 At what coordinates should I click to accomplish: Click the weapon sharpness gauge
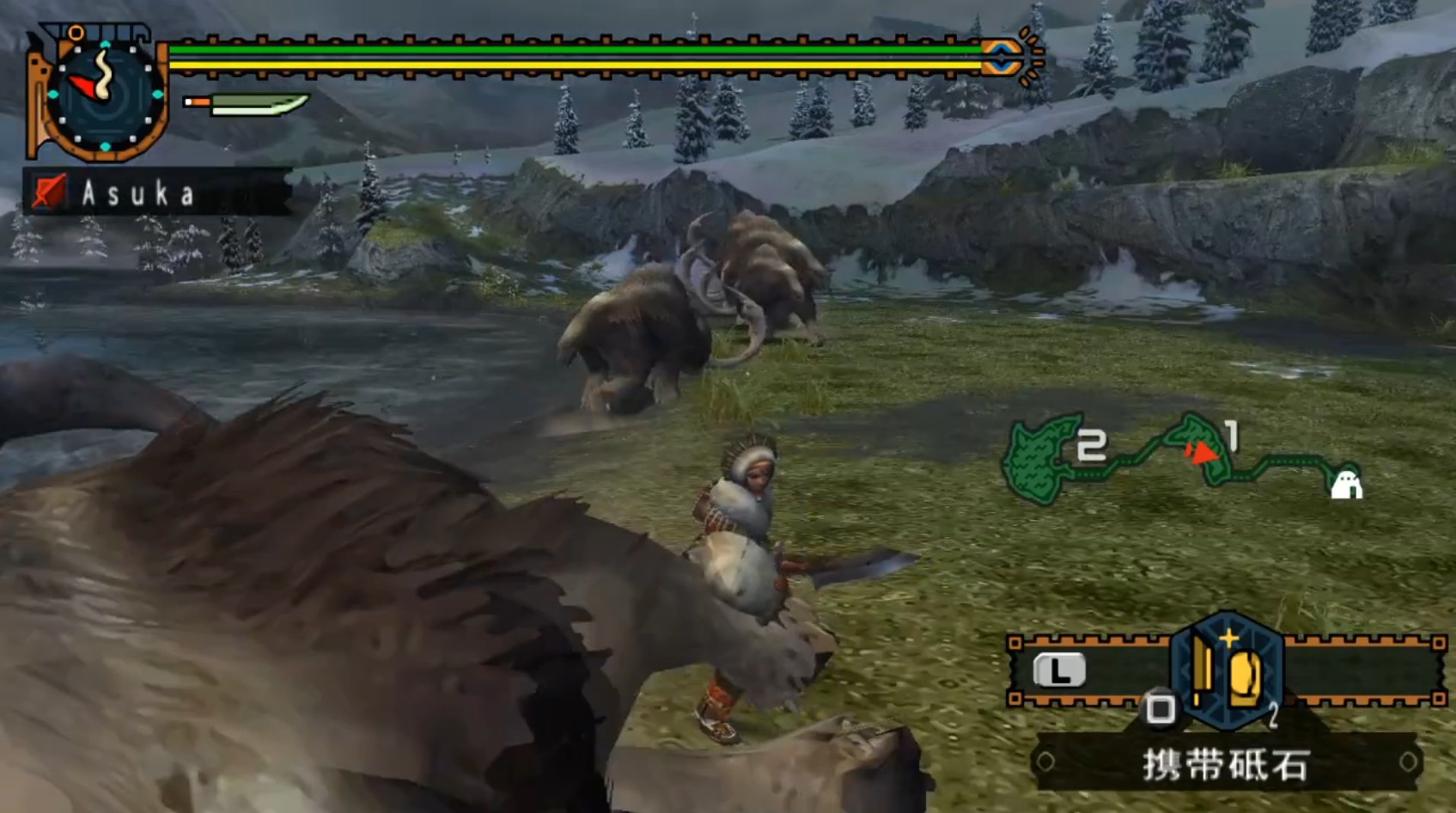click(247, 105)
